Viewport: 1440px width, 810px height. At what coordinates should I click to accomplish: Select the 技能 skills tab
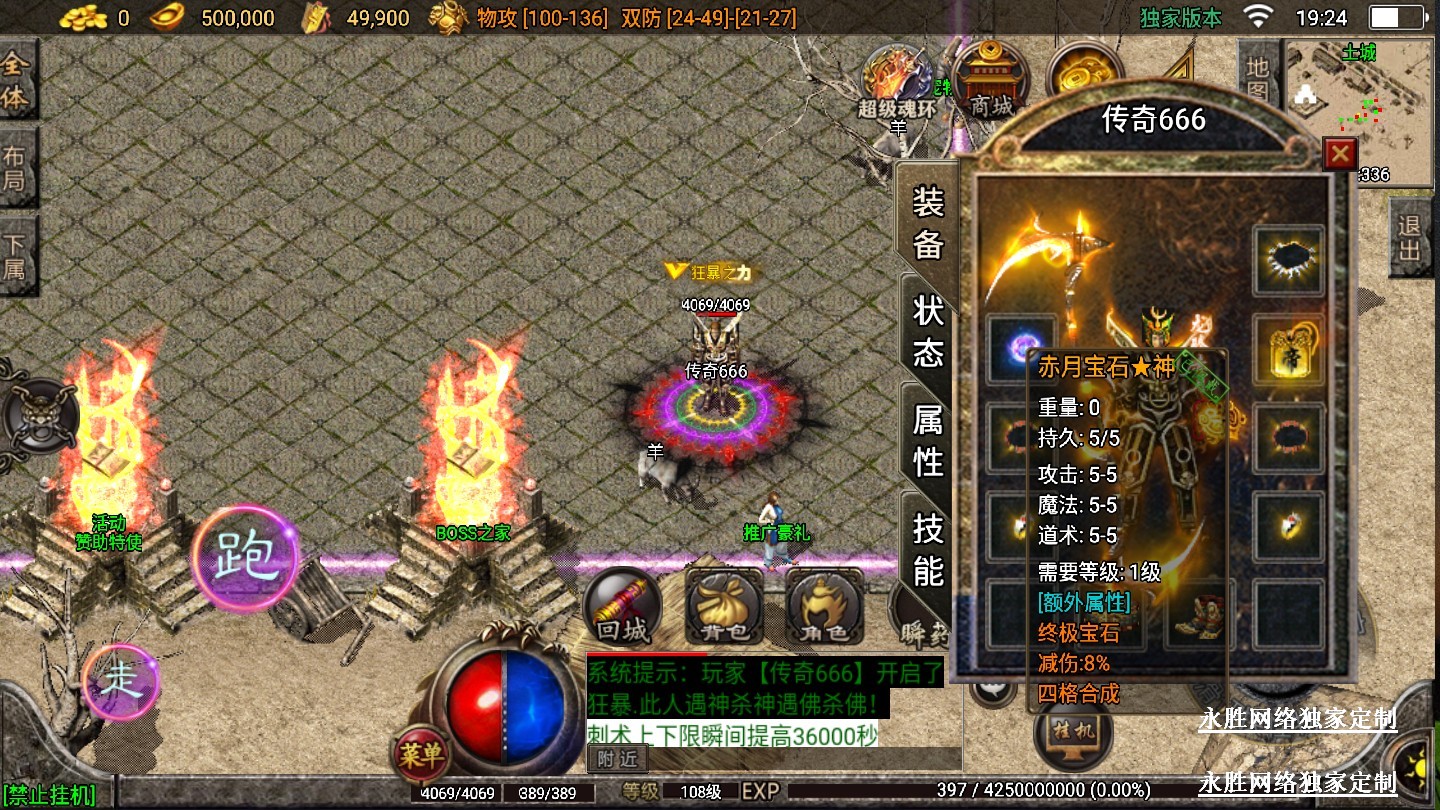click(928, 549)
